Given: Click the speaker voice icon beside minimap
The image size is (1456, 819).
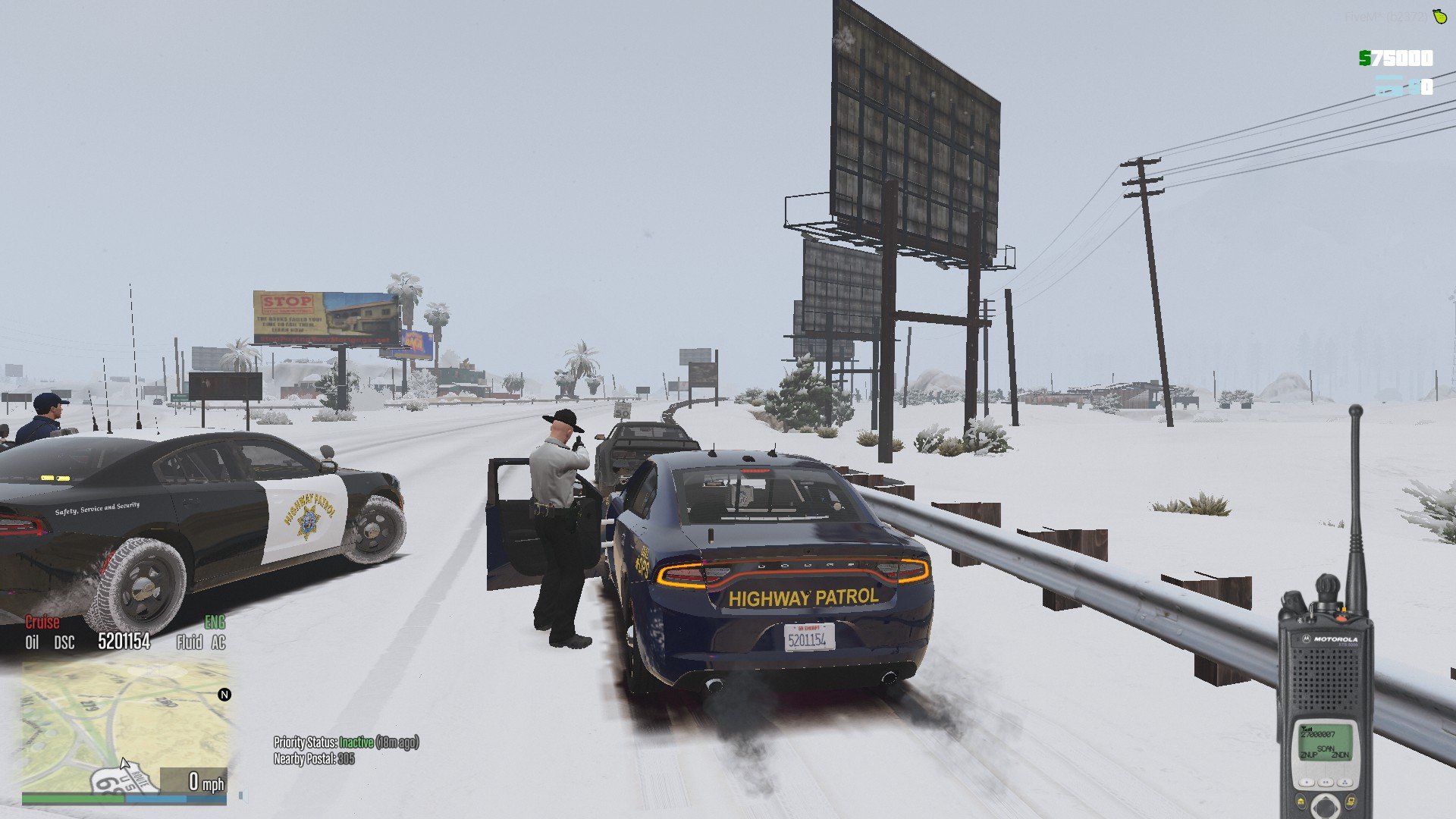Looking at the screenshot, I should point(242,796).
